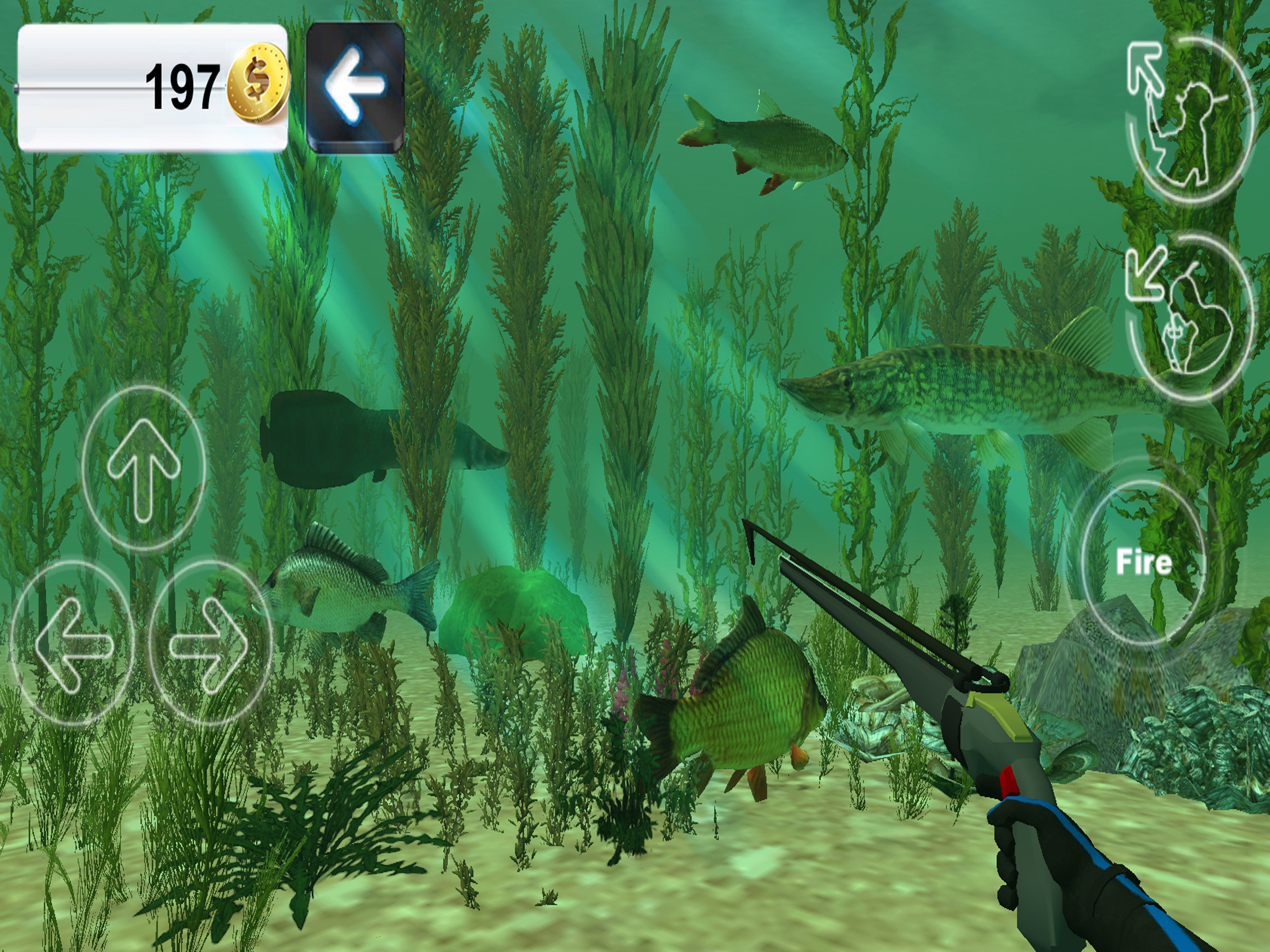Turn right with the right arrow control
The image size is (1270, 952).
pos(210,642)
